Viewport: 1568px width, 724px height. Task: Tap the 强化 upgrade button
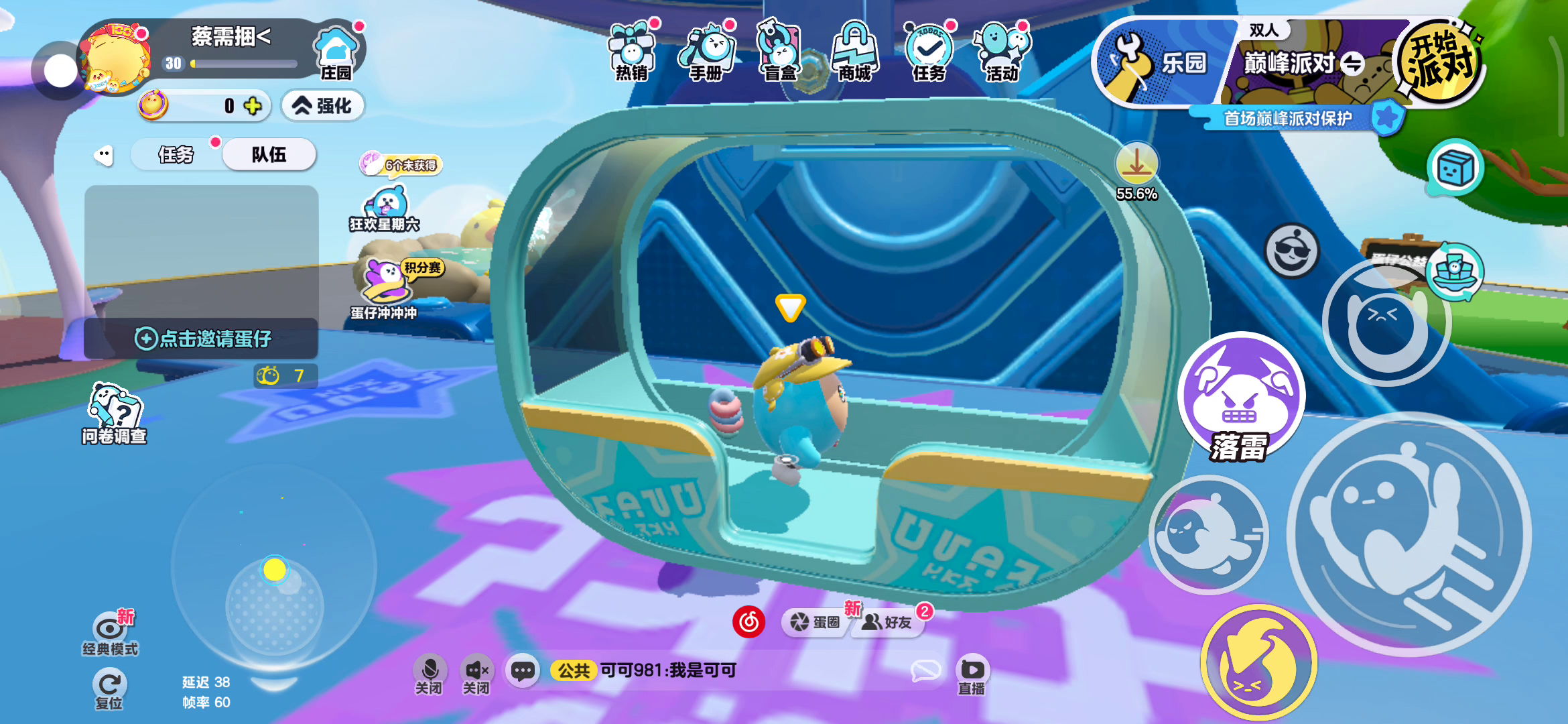tap(322, 106)
